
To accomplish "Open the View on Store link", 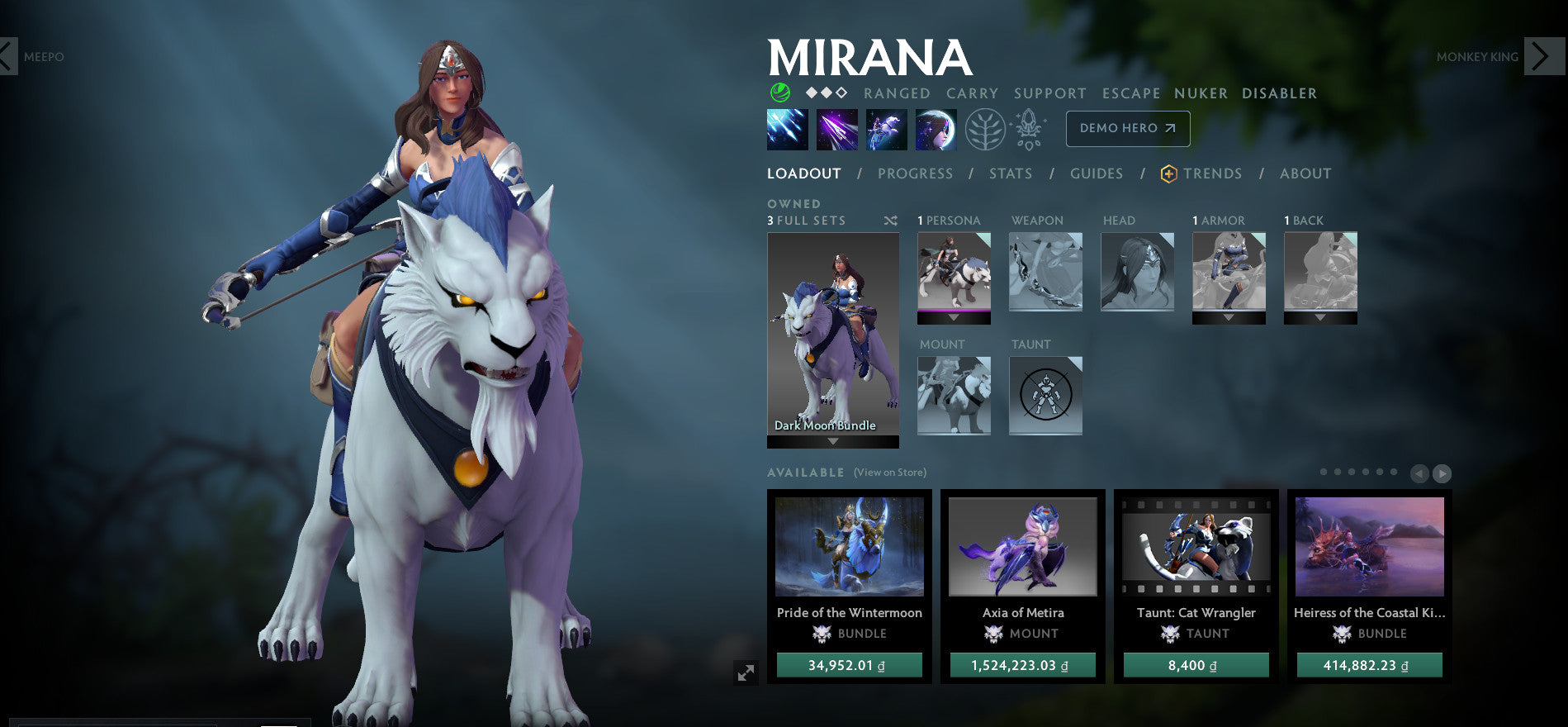I will pyautogui.click(x=889, y=473).
